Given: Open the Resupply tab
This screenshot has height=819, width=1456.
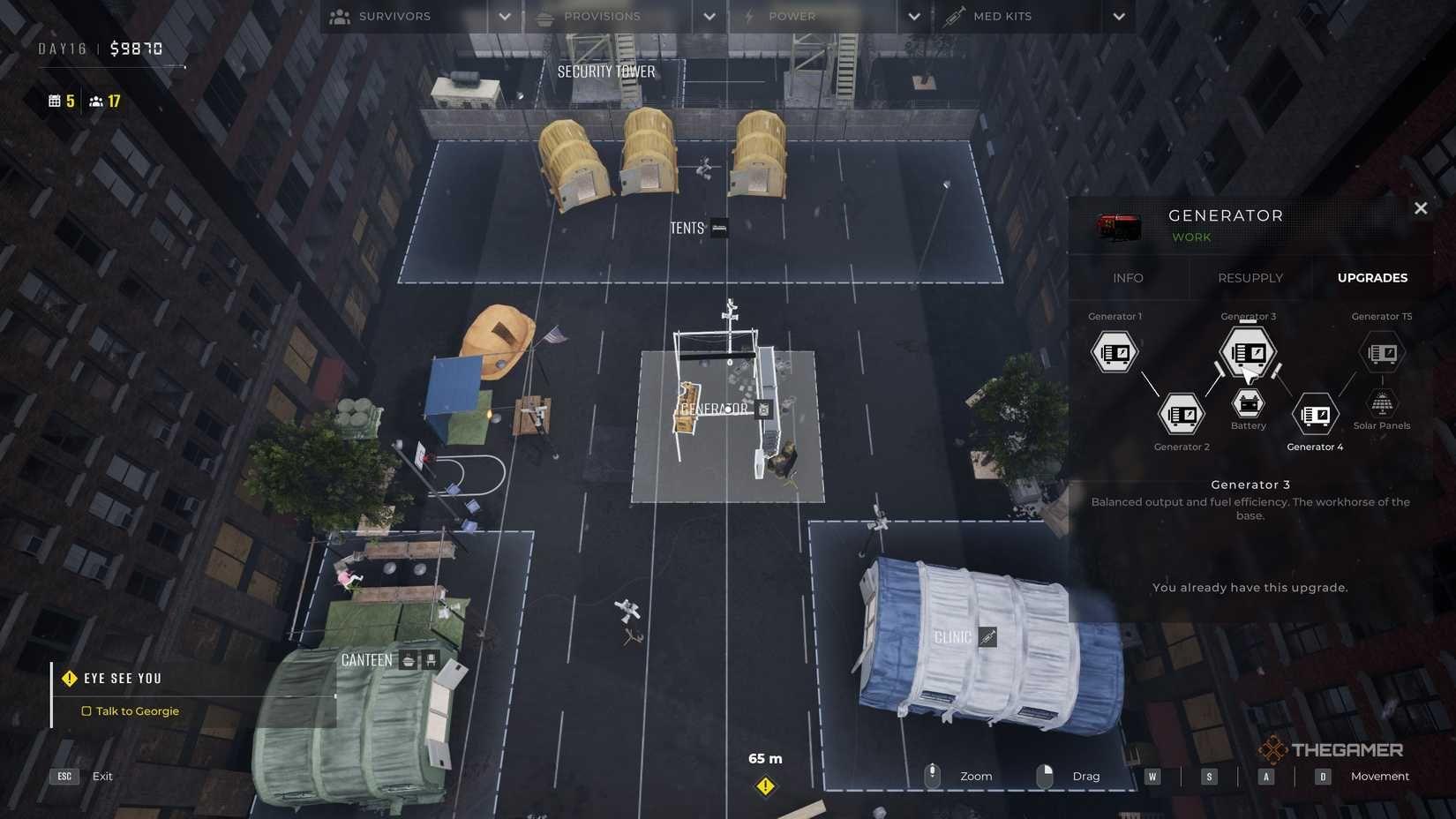Looking at the screenshot, I should [x=1250, y=278].
